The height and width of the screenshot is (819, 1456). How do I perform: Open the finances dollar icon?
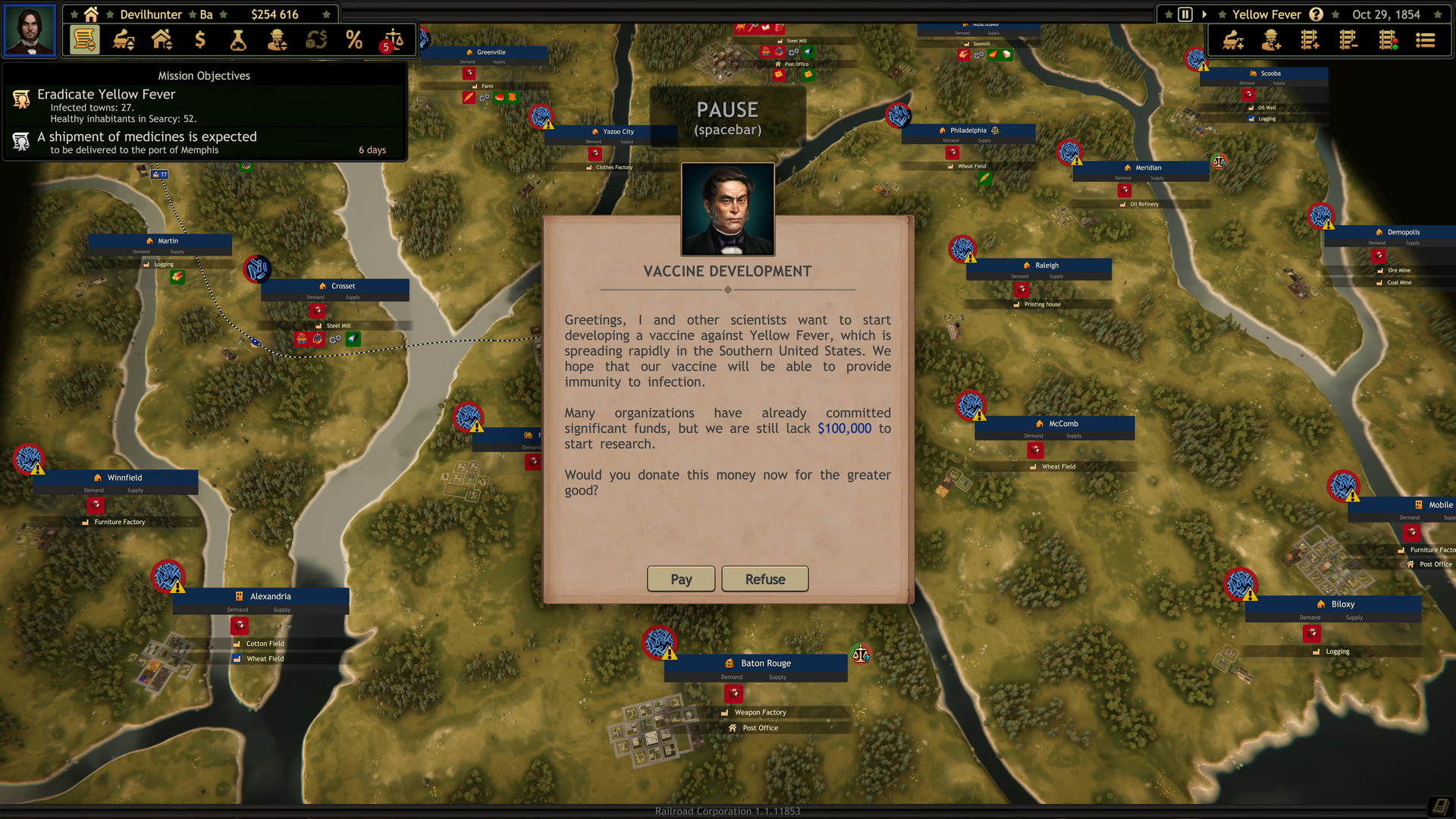pos(200,39)
